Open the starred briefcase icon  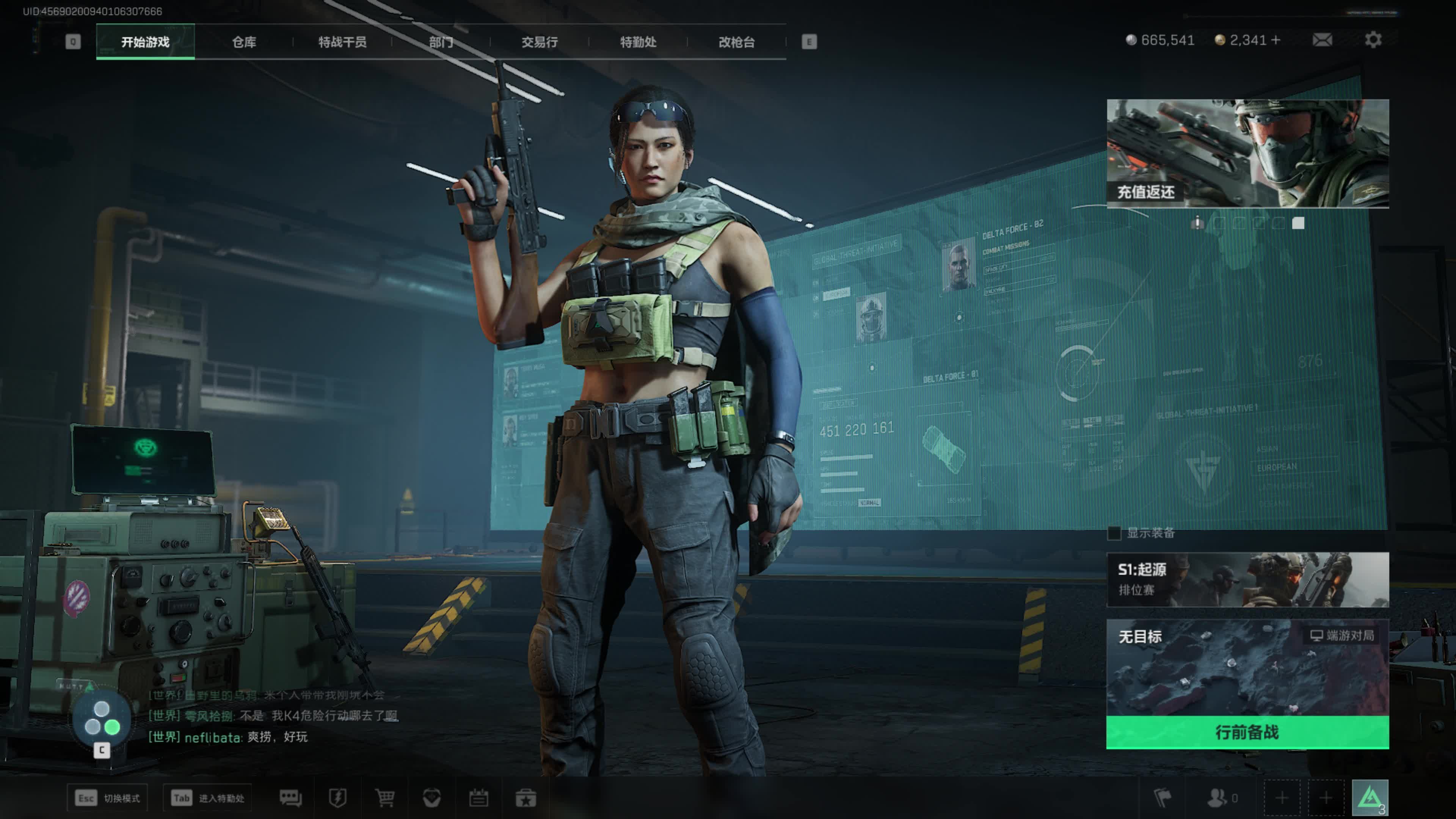(x=526, y=798)
